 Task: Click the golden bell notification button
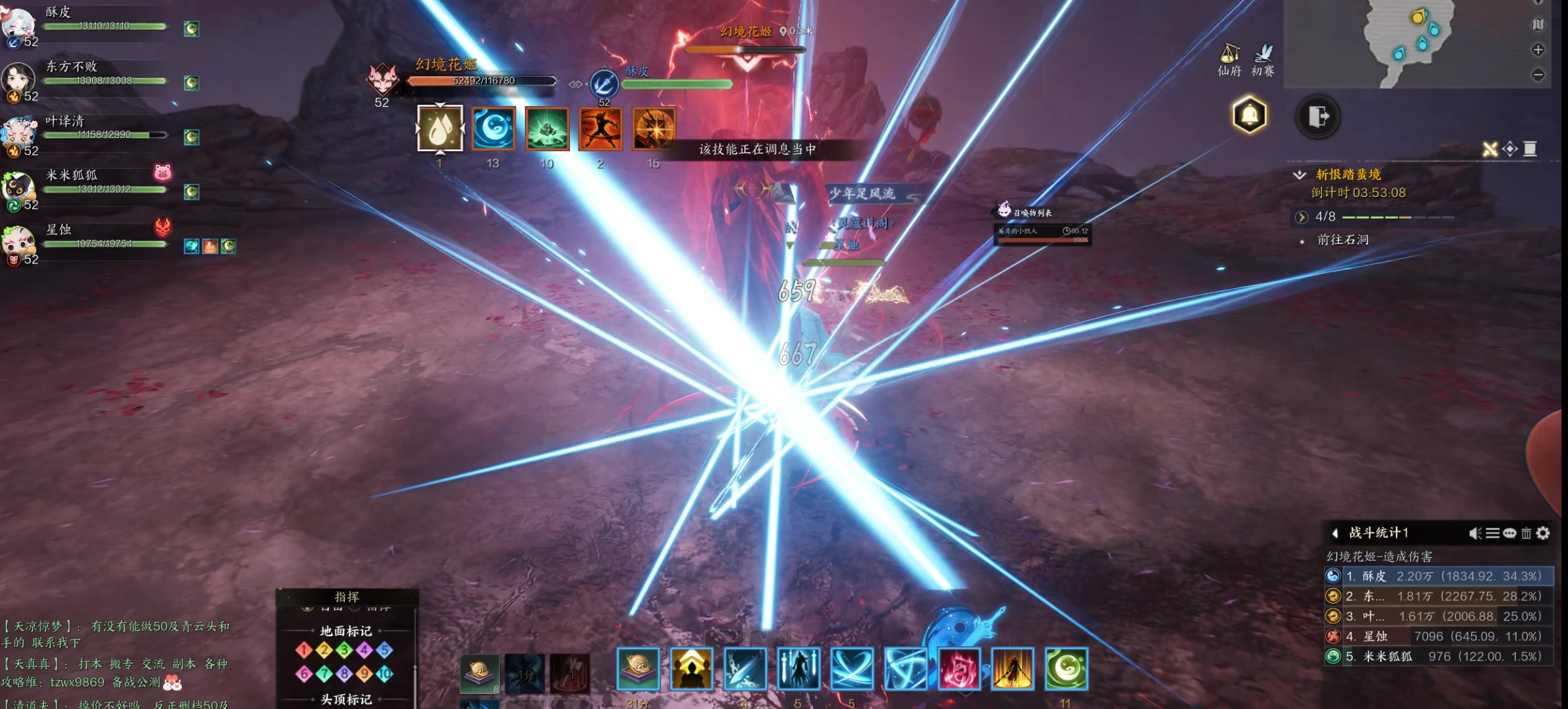tap(1249, 116)
